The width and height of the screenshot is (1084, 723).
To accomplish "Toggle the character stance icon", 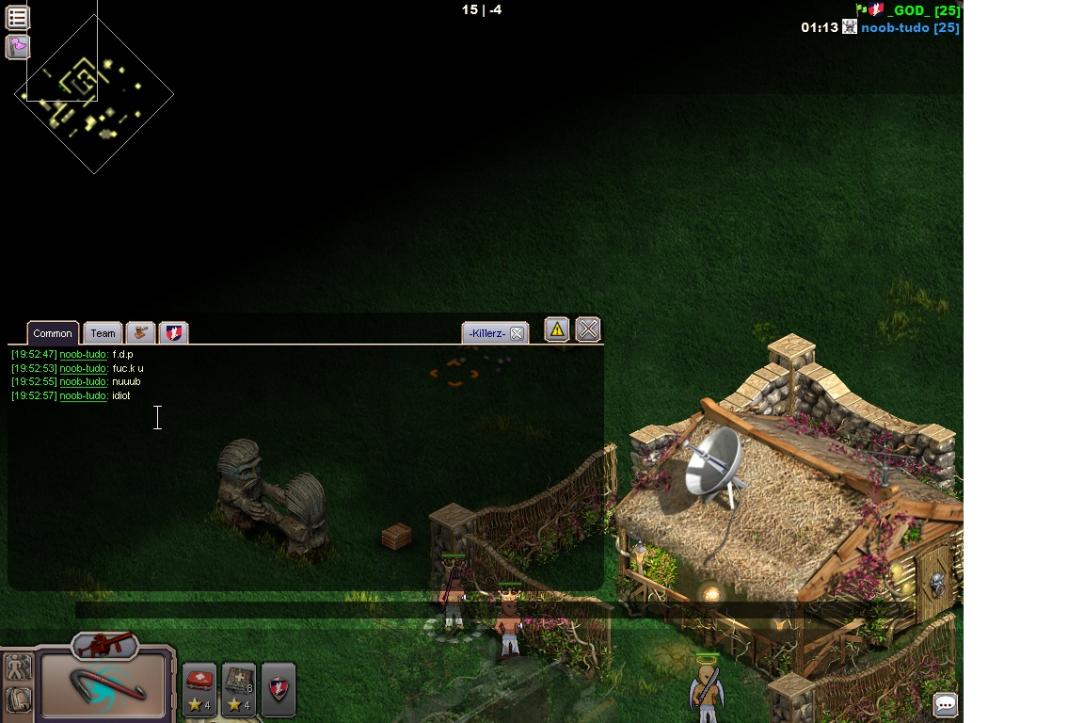I will click(18, 667).
